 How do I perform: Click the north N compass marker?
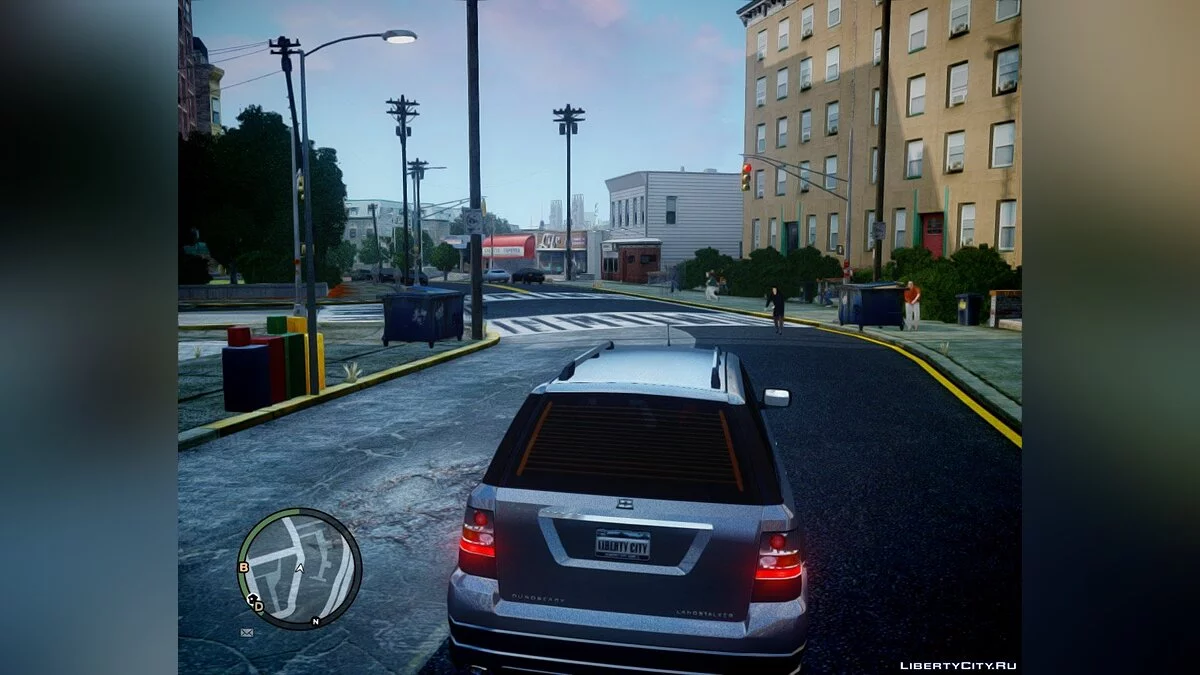click(x=315, y=621)
